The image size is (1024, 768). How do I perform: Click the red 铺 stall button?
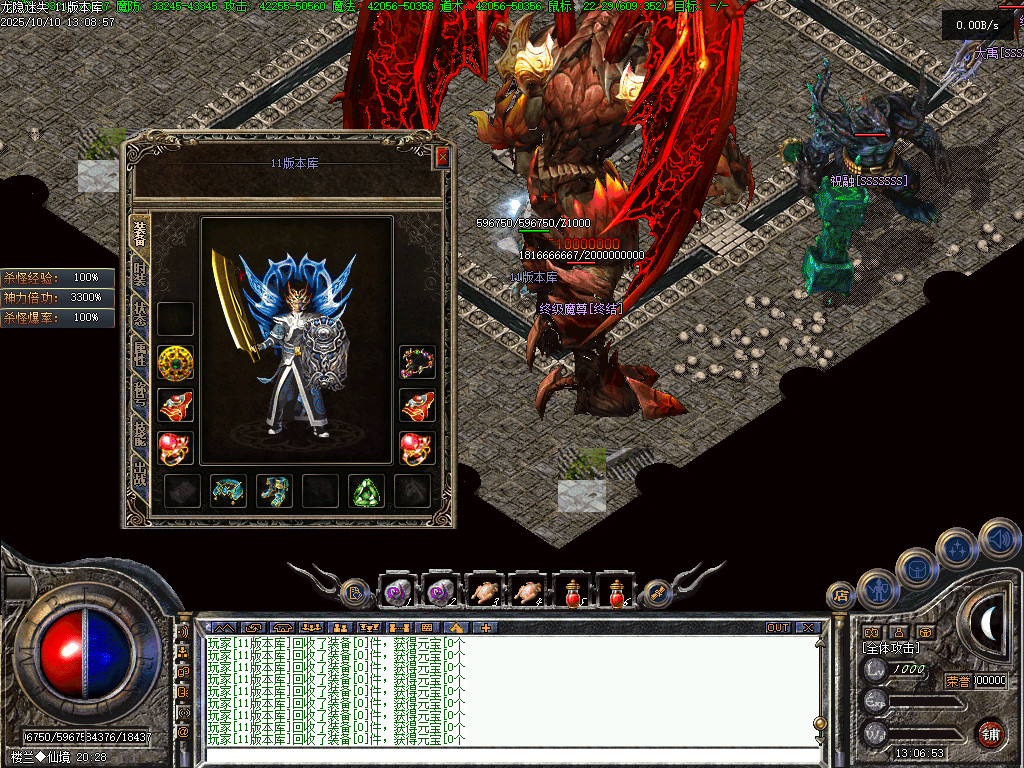click(x=990, y=733)
